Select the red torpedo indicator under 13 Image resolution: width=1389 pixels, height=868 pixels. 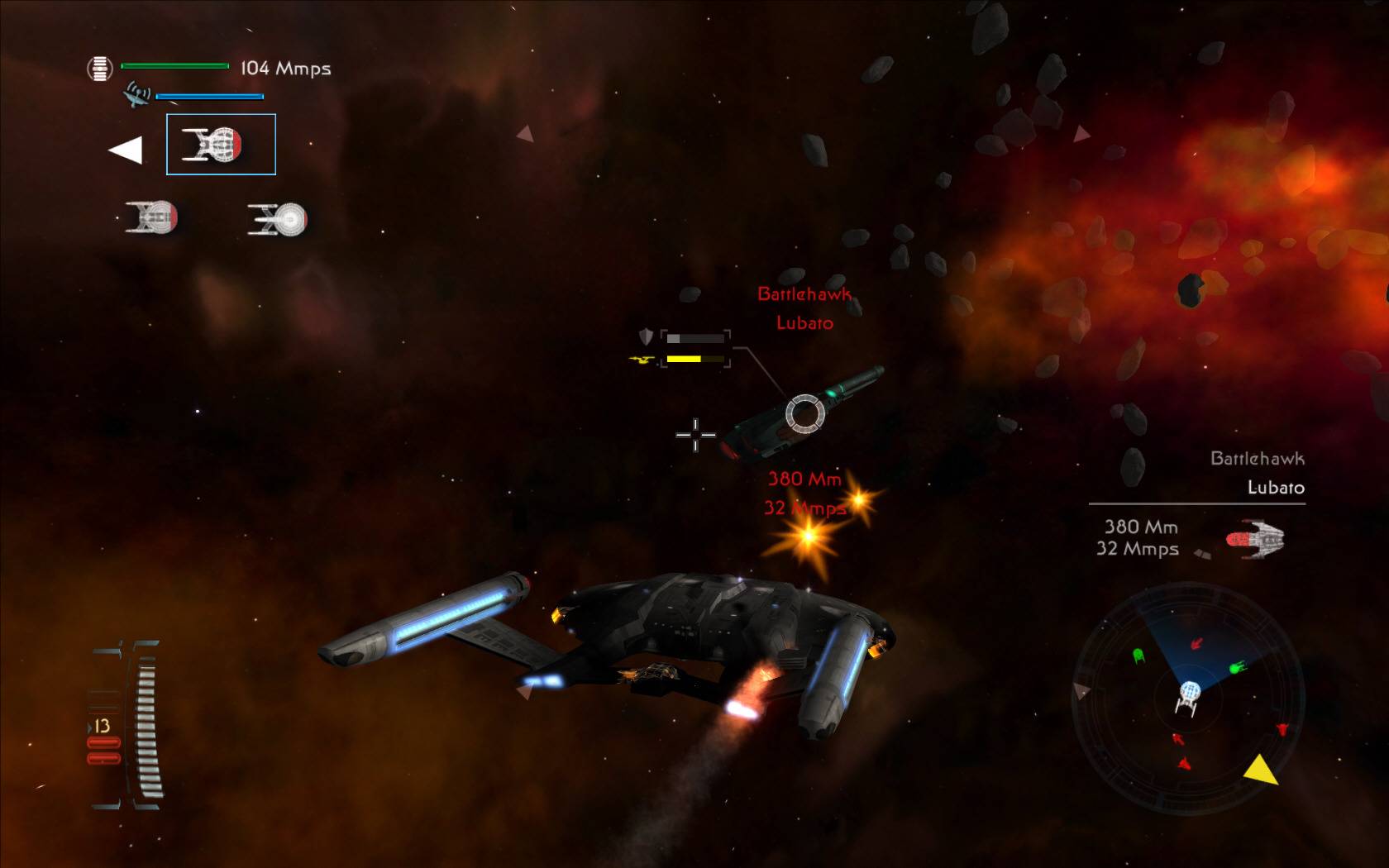[103, 751]
